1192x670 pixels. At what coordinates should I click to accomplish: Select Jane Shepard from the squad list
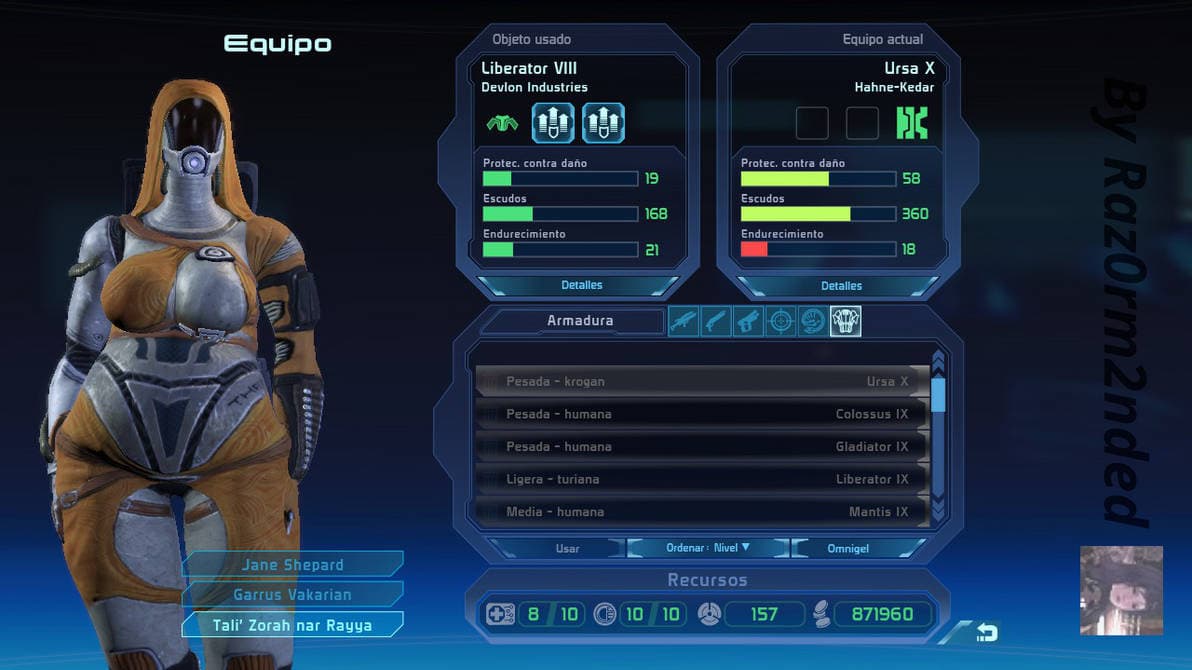pos(292,565)
